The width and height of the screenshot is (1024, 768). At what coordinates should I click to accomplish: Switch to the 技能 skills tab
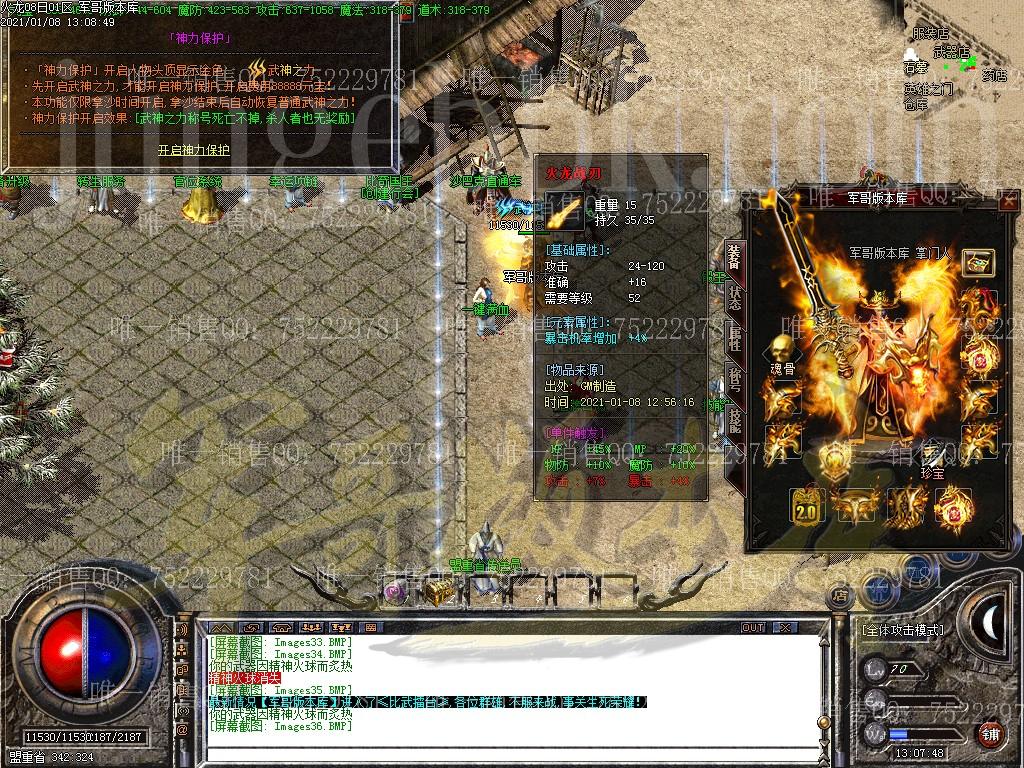(734, 420)
